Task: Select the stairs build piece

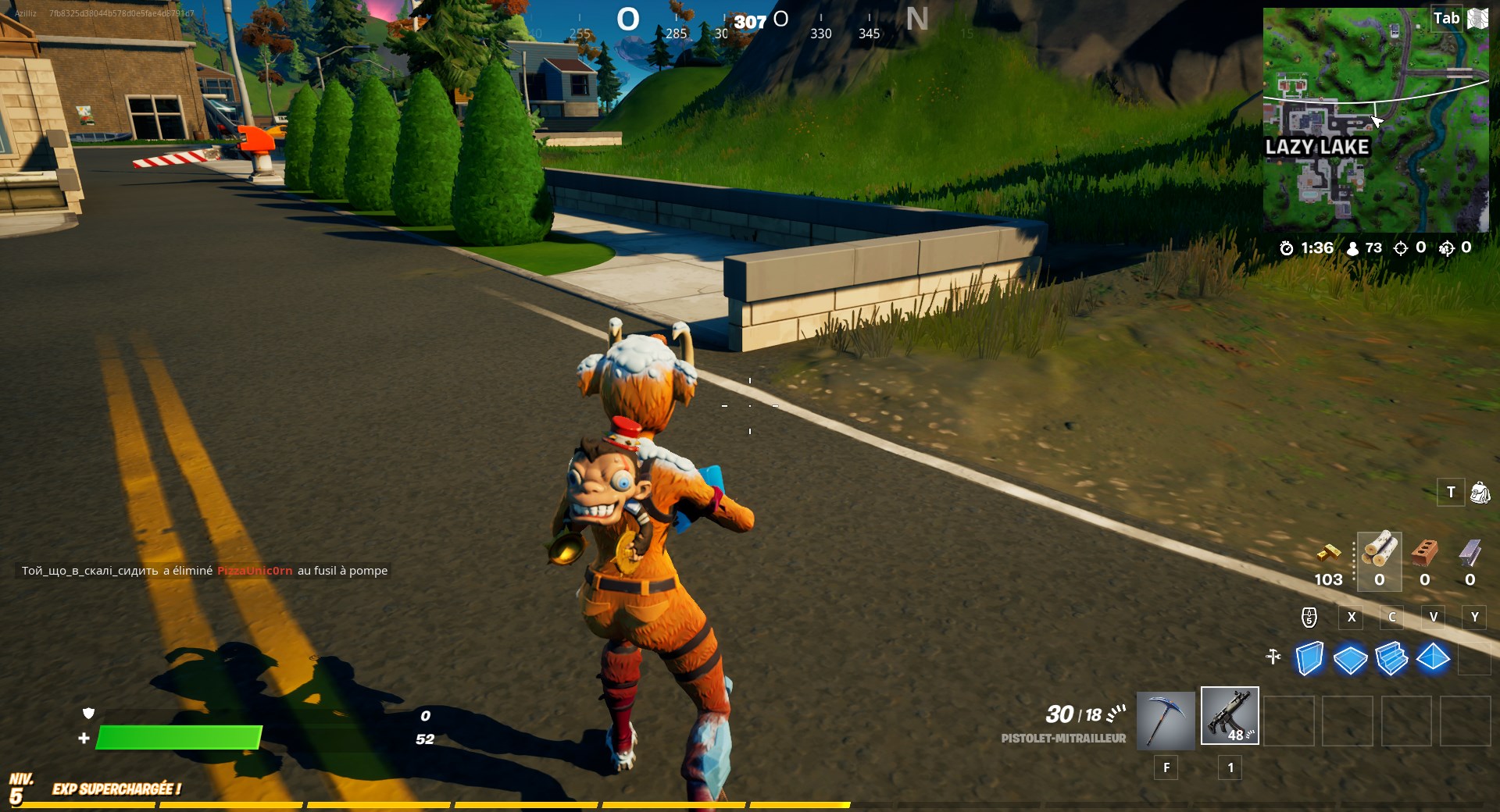Action: [x=1394, y=660]
